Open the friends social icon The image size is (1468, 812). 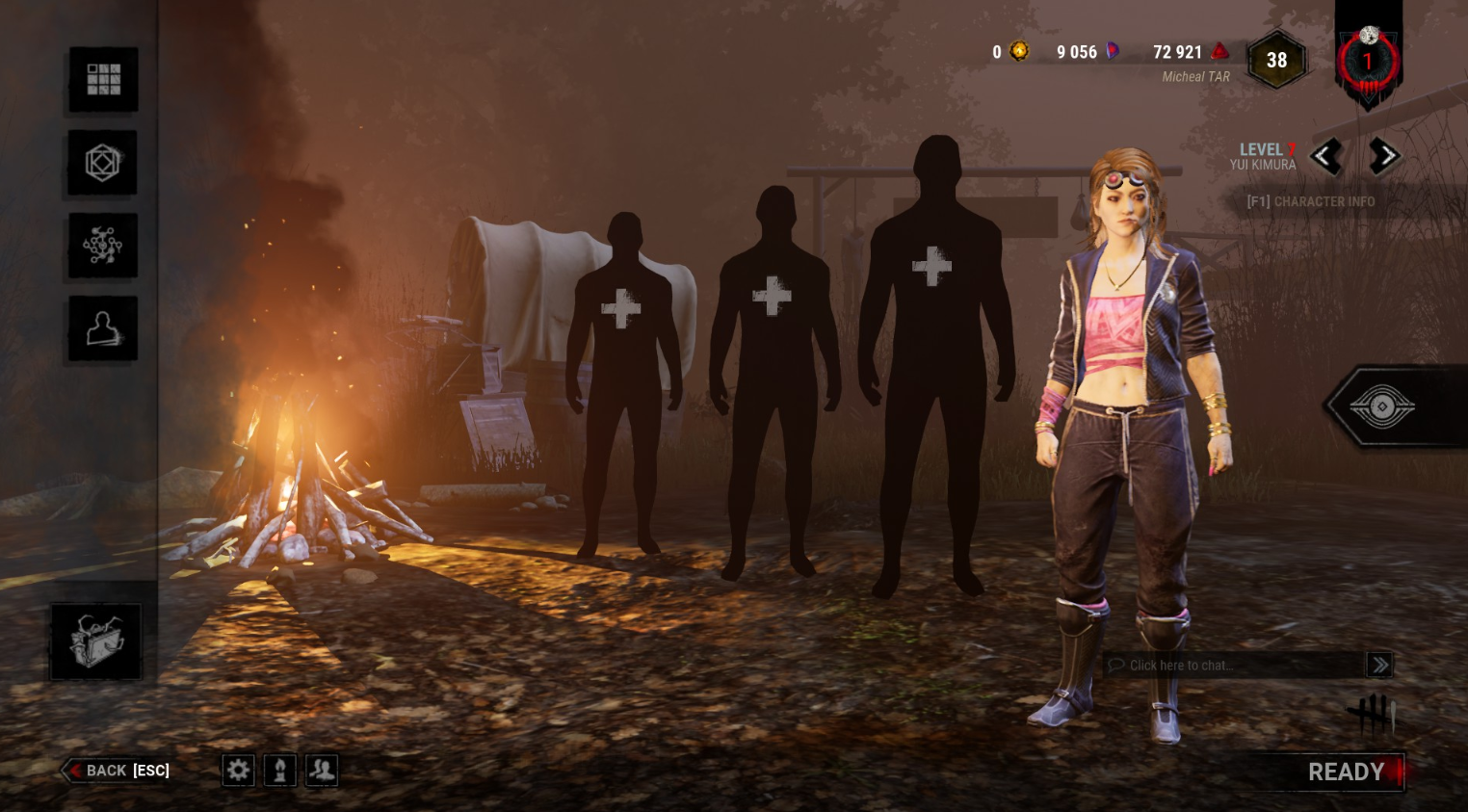pos(322,770)
